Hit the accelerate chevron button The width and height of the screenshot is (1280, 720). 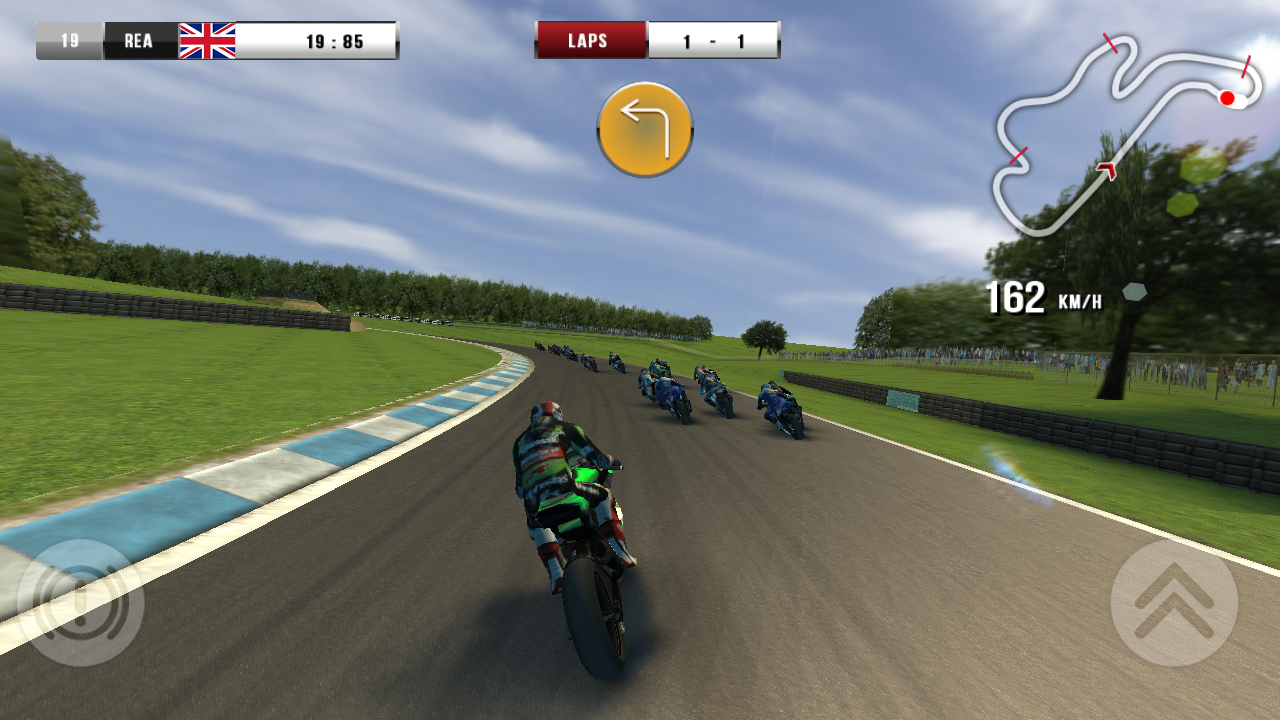coord(1174,603)
